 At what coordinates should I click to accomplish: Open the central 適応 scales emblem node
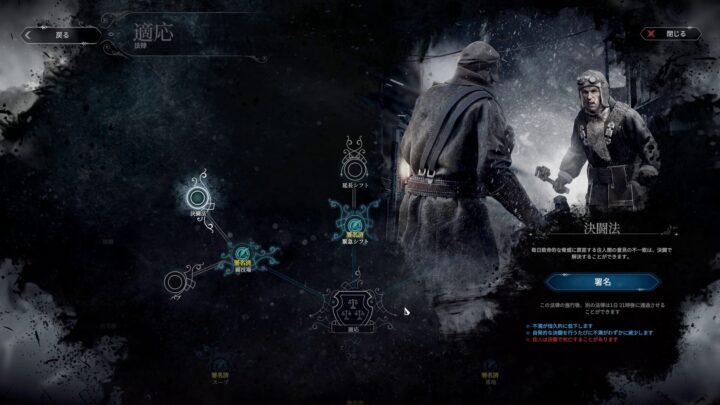[x=354, y=304]
